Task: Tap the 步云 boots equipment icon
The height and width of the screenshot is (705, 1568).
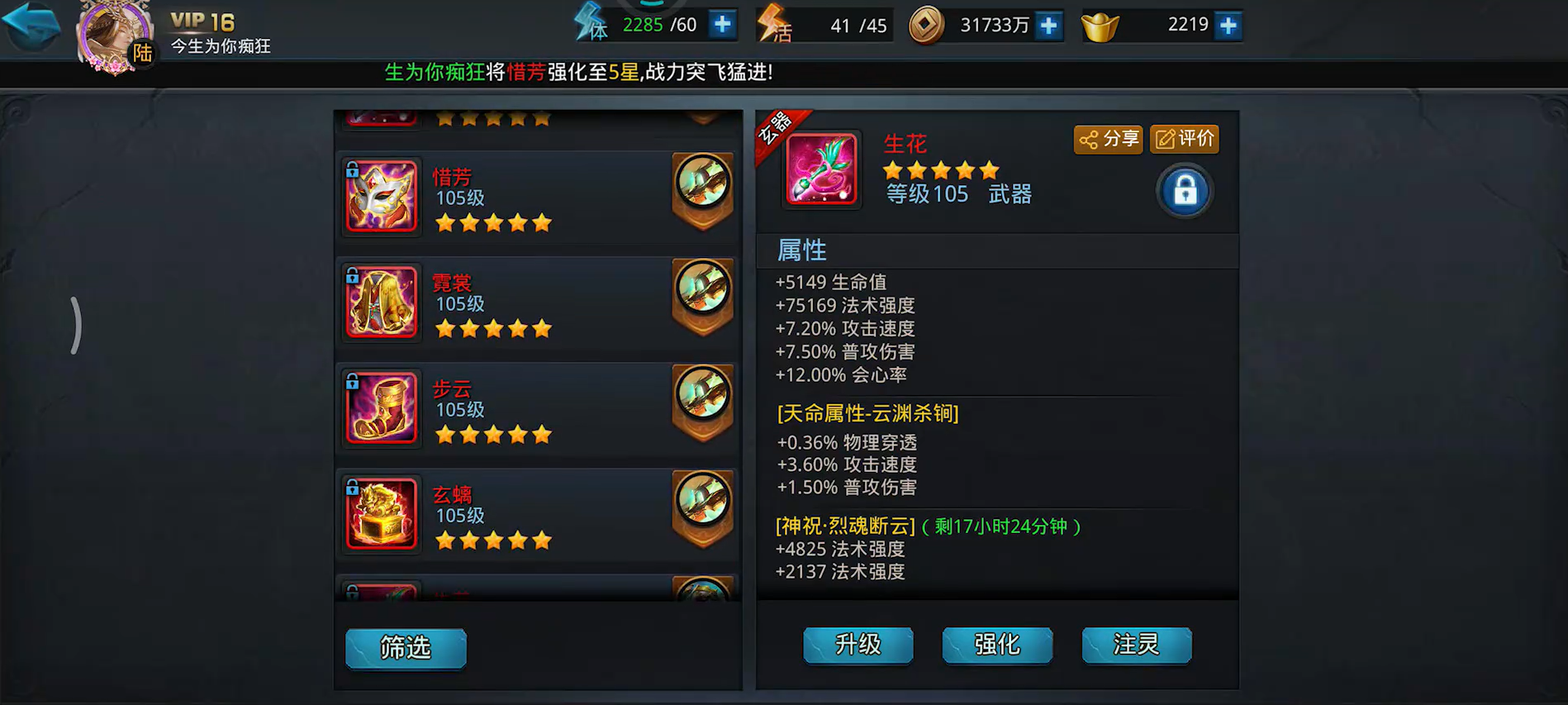Action: click(381, 407)
